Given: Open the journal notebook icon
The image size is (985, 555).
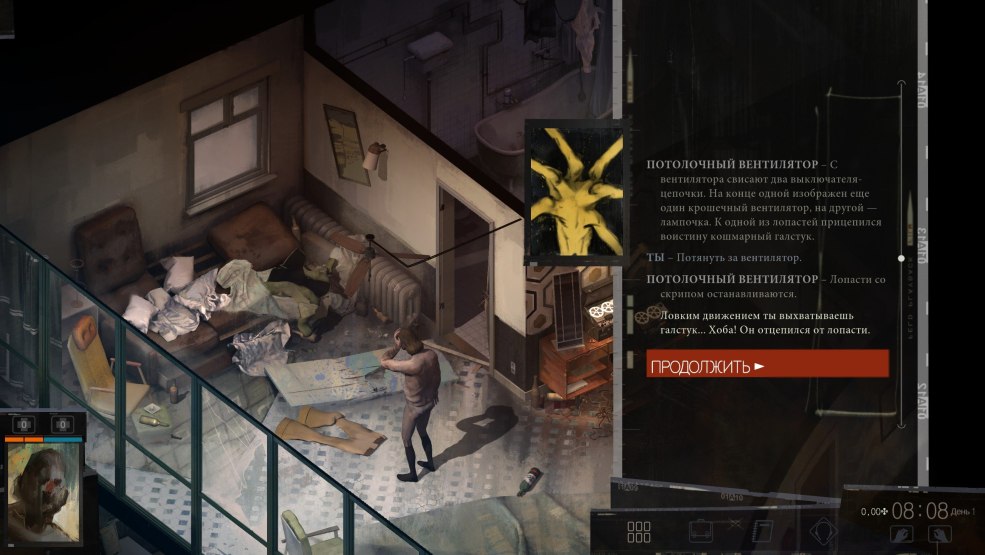Looking at the screenshot, I should pos(762,532).
